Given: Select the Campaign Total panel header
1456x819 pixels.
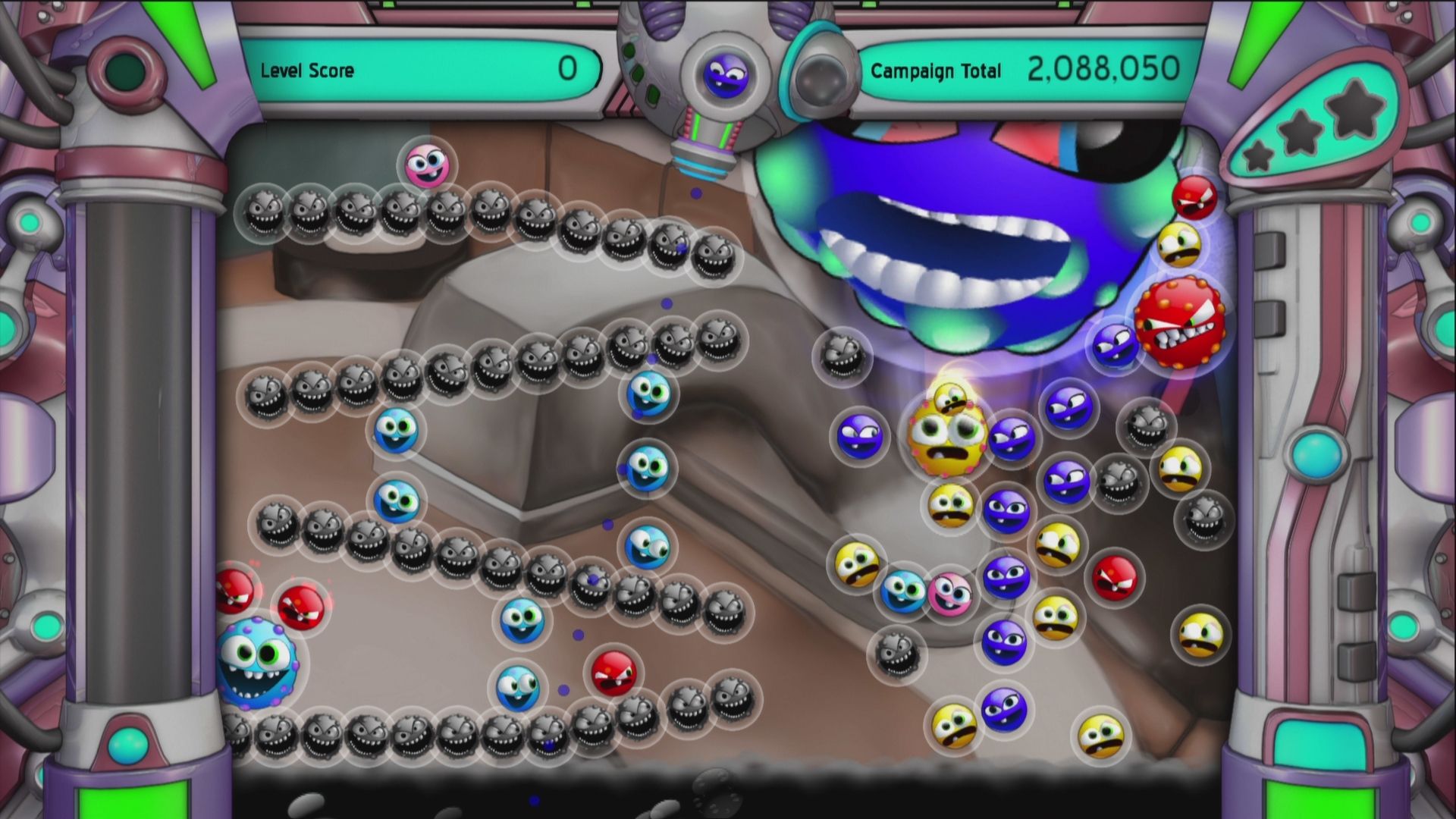Looking at the screenshot, I should tap(937, 72).
